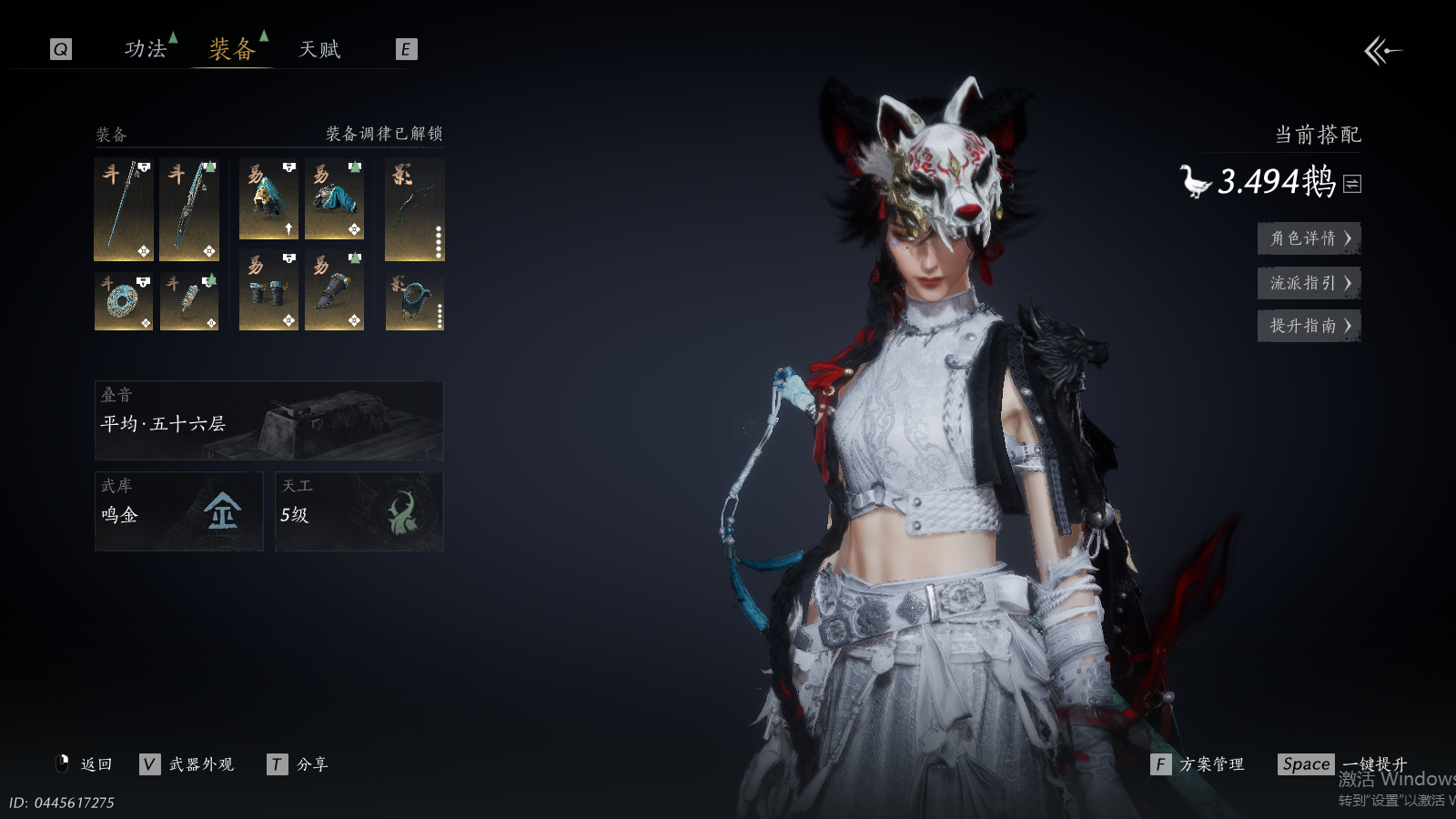Open the 叠音 panel
Viewport: 1456px width, 819px height.
tap(268, 420)
